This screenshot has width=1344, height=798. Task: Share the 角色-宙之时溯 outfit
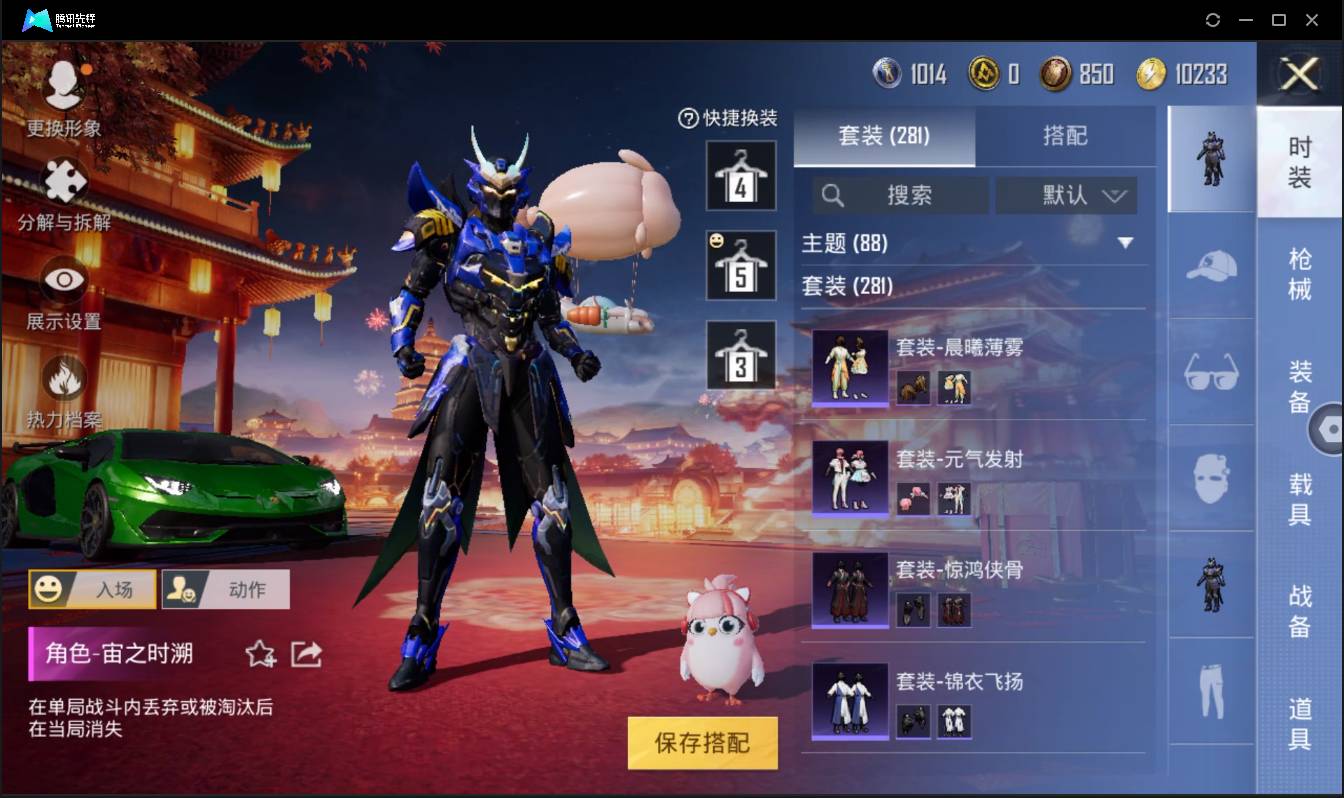306,654
